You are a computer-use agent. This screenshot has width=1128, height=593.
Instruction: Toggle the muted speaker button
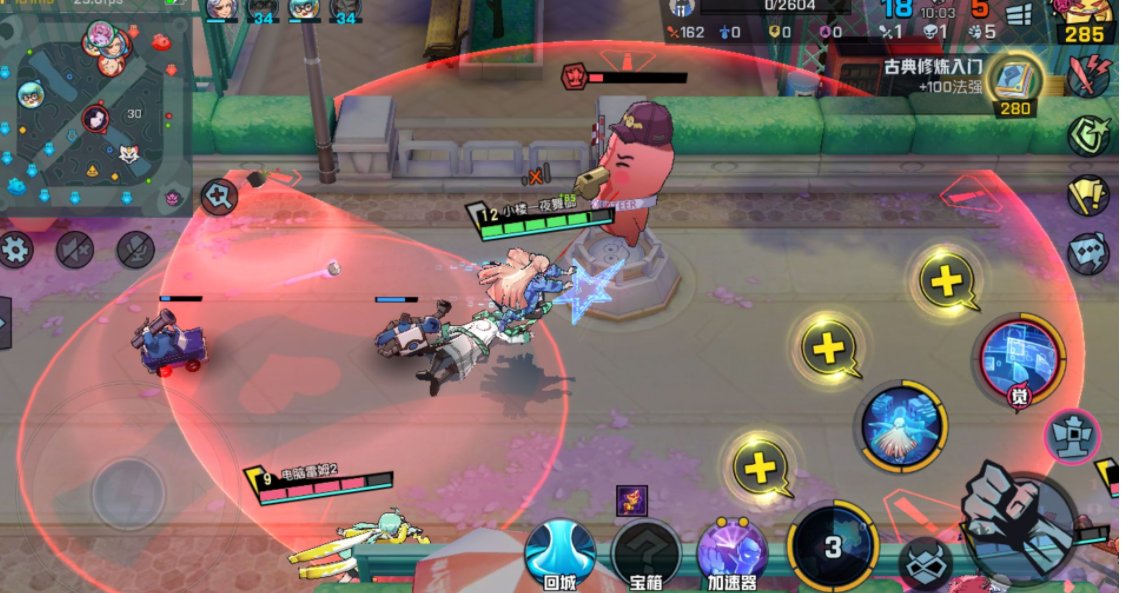click(75, 249)
